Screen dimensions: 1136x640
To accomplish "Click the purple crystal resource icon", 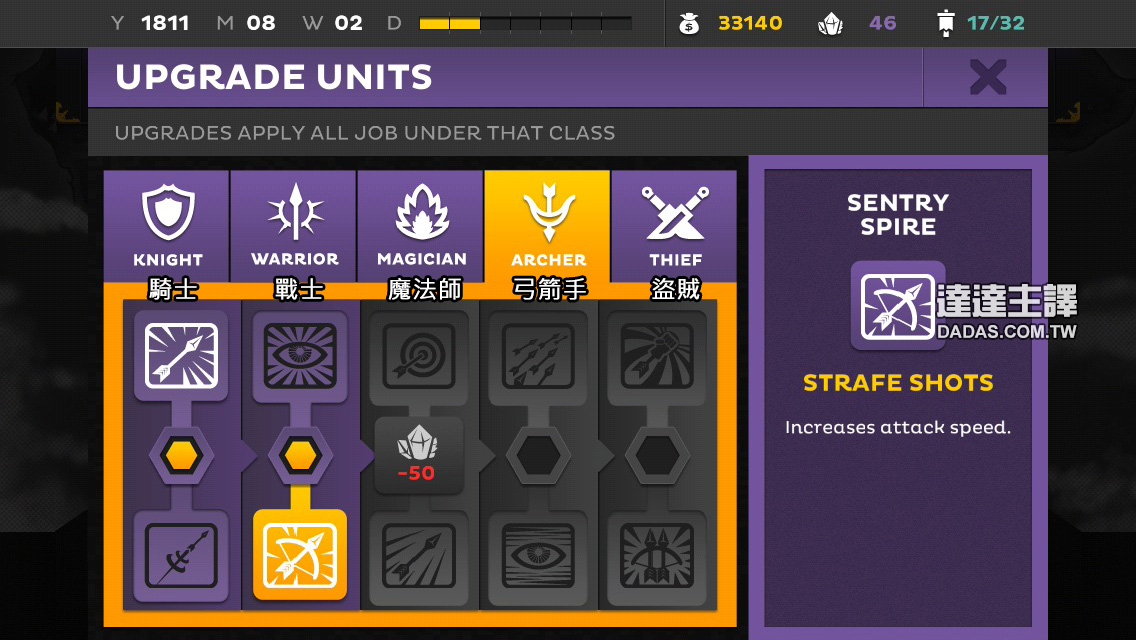I will (x=831, y=23).
